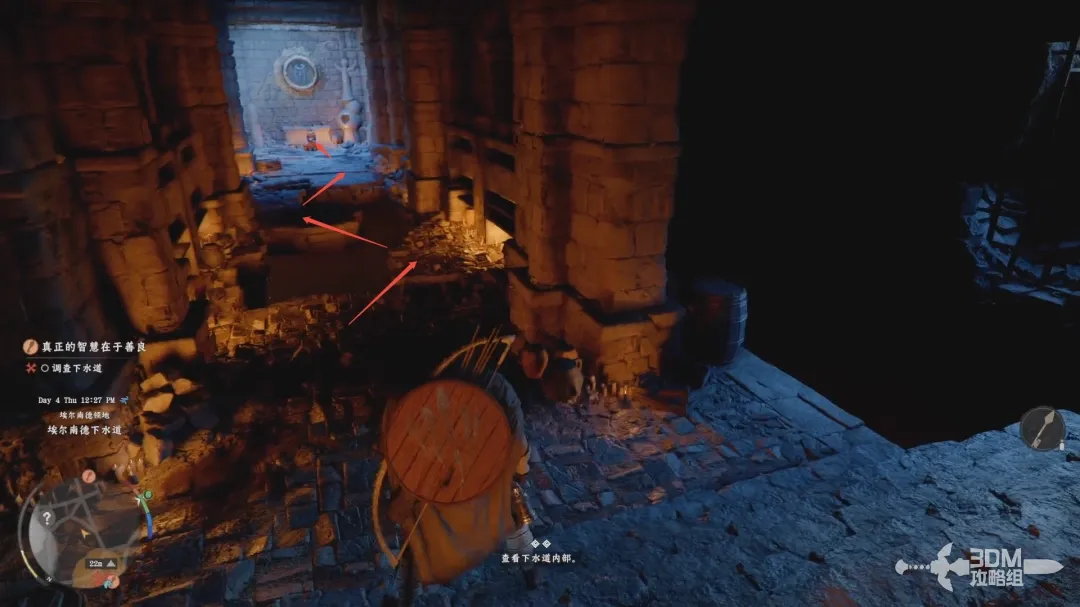Click the 22m distance marker on minimap
The height and width of the screenshot is (607, 1080).
(x=96, y=564)
